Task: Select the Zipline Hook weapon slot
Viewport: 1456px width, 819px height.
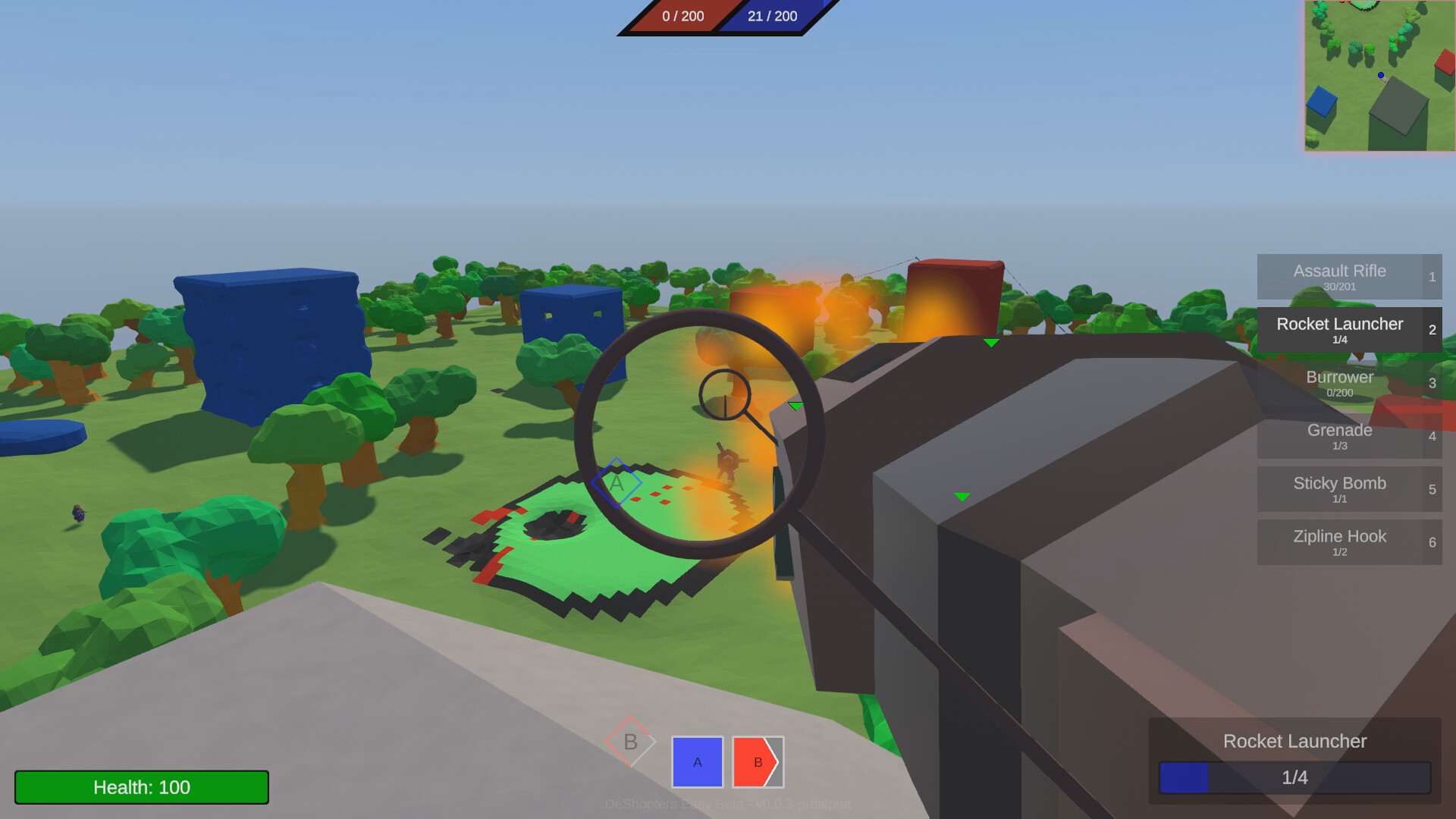Action: (x=1348, y=542)
